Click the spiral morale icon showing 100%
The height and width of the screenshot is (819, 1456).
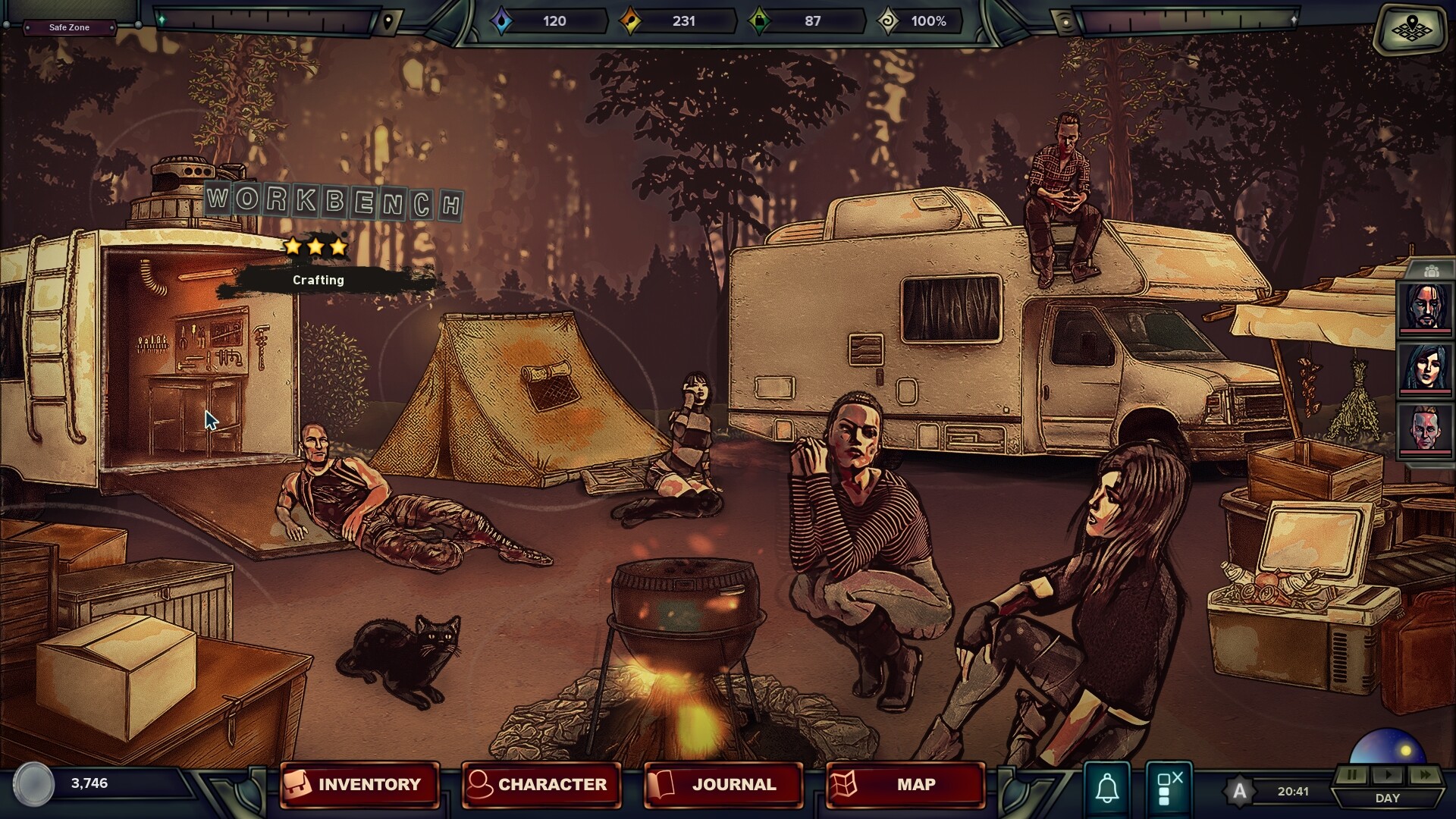click(889, 21)
